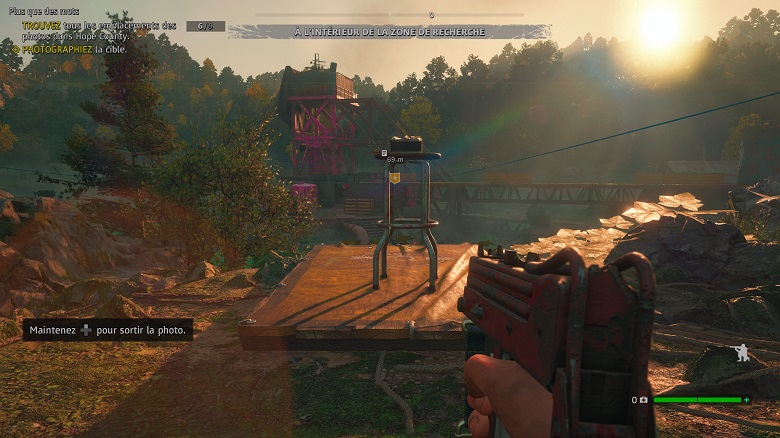The width and height of the screenshot is (780, 438).
Task: Click the crouching soldier stance icon
Action: pos(740,354)
